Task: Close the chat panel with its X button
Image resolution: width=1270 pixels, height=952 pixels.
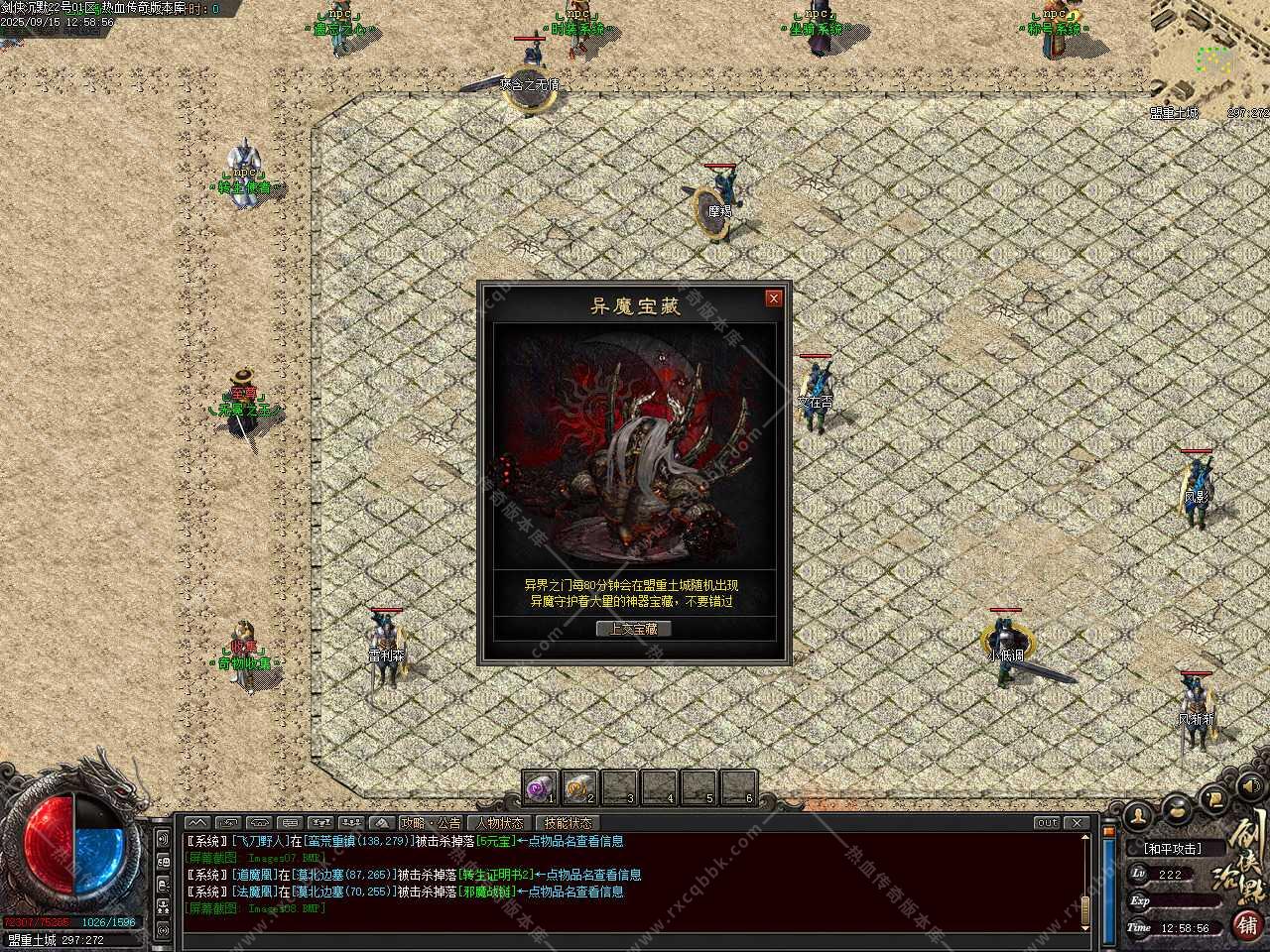Action: click(1077, 823)
